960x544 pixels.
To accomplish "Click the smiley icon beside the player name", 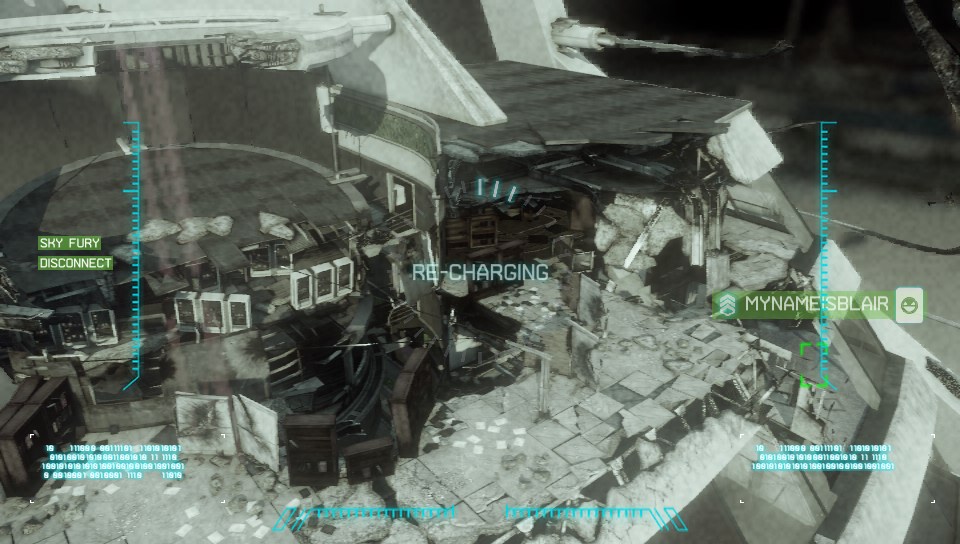I will (x=909, y=304).
